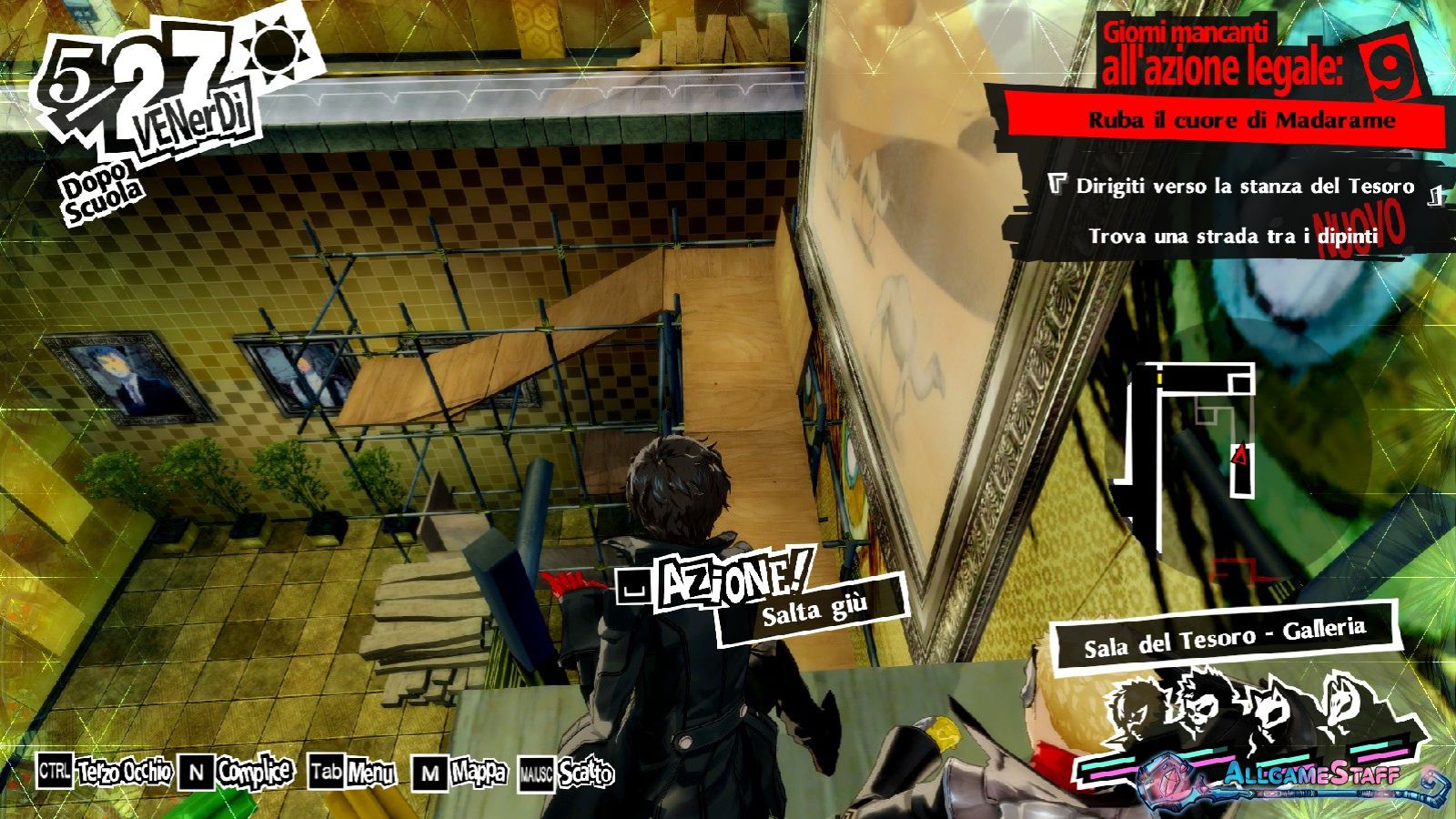
Task: Click the Dirigiti verso la stanza del Tesoro objective
Action: (1244, 187)
